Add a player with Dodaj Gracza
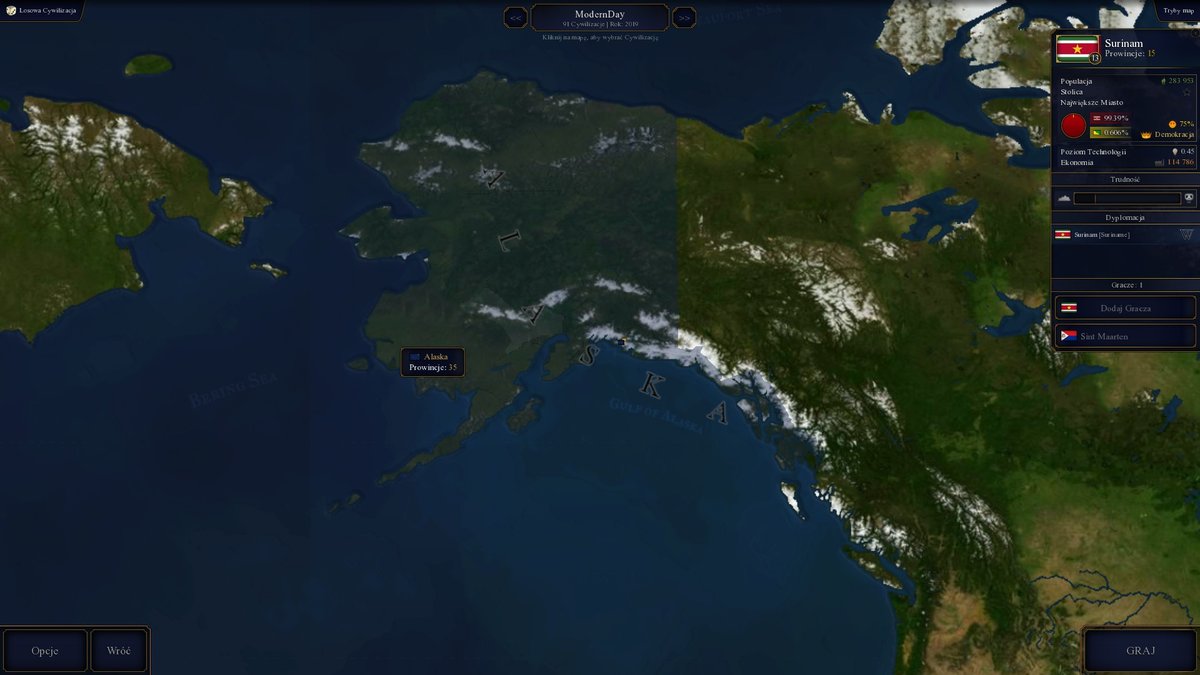 pyautogui.click(x=1125, y=308)
